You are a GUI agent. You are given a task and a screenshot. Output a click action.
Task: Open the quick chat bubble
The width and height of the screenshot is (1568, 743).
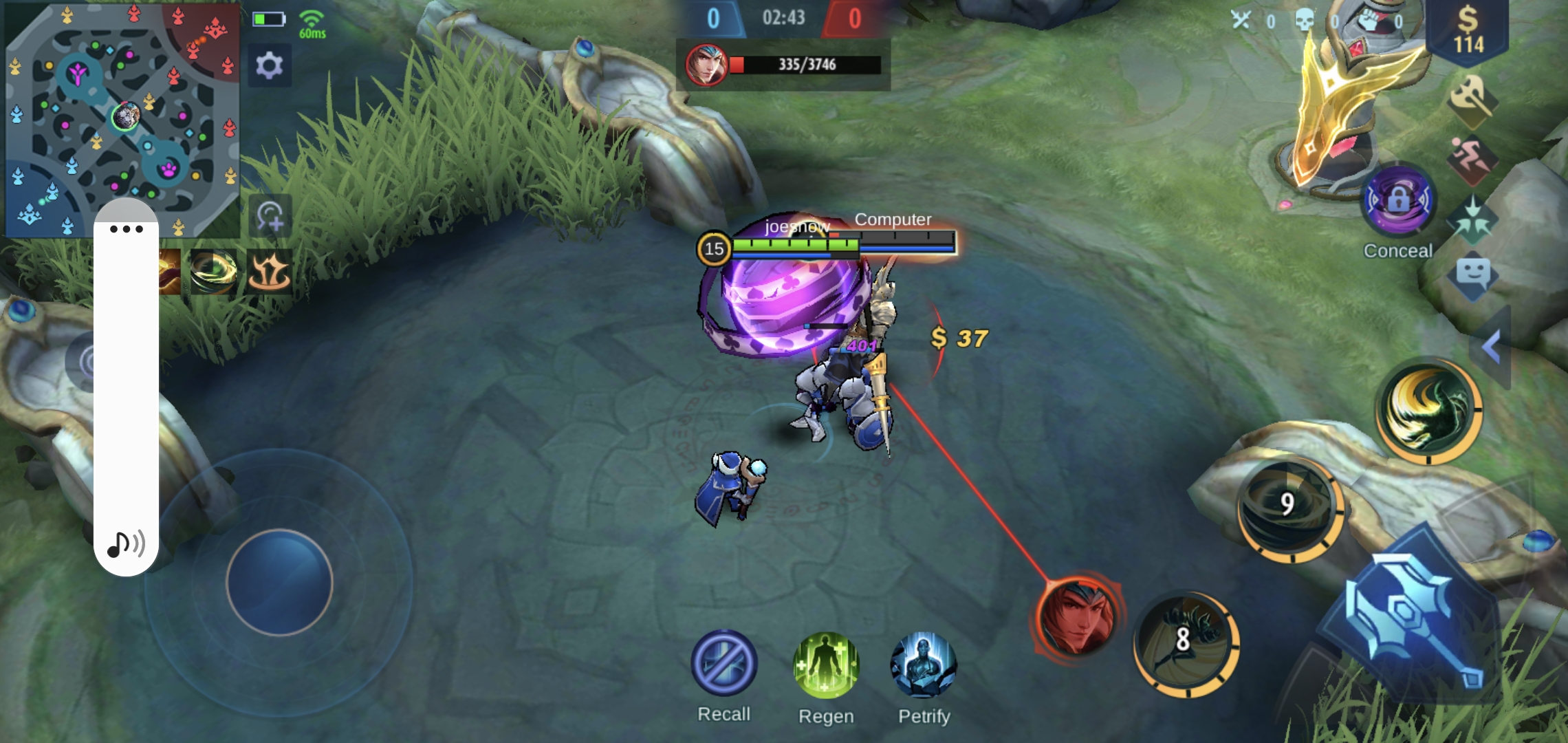[x=1472, y=275]
